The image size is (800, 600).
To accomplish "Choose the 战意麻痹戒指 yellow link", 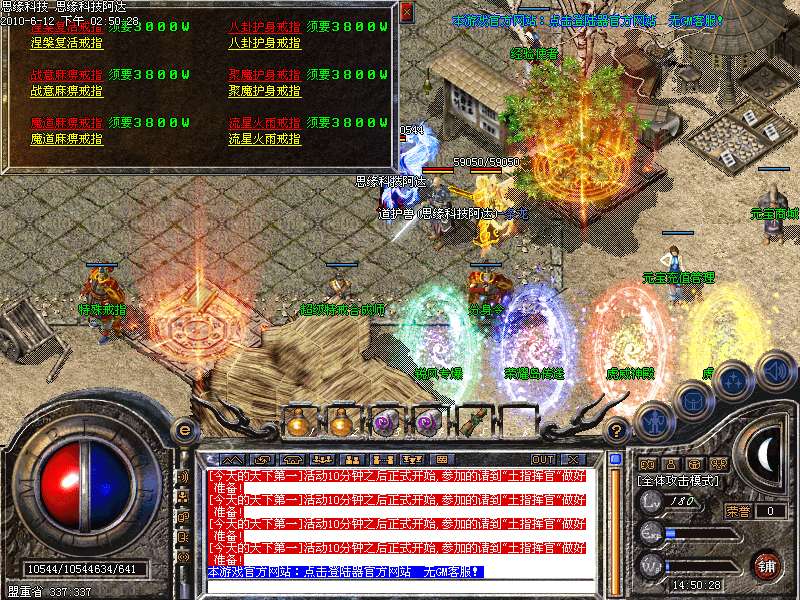I will [67, 91].
